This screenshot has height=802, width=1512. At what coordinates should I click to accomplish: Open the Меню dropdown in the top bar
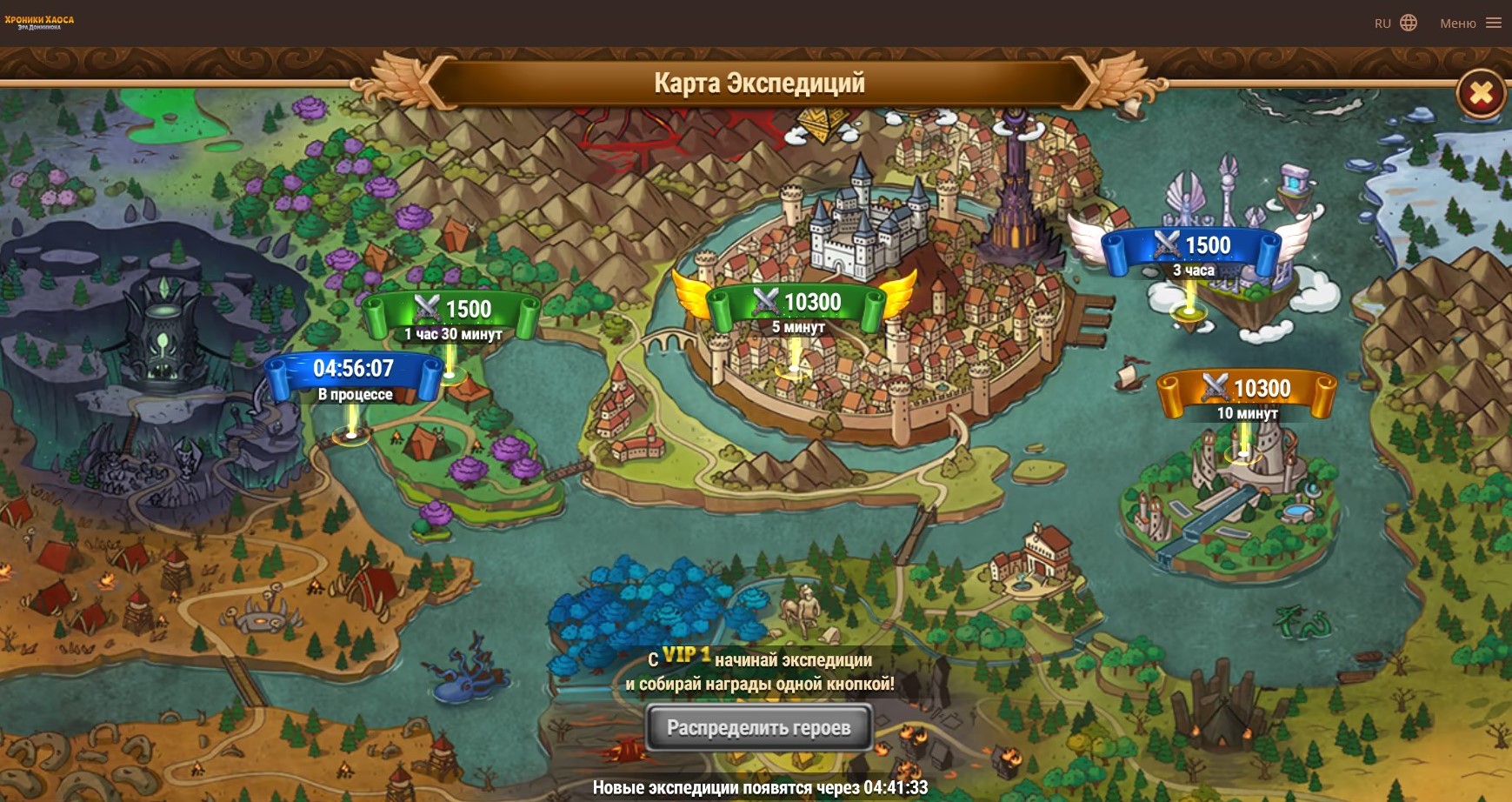pyautogui.click(x=1469, y=23)
